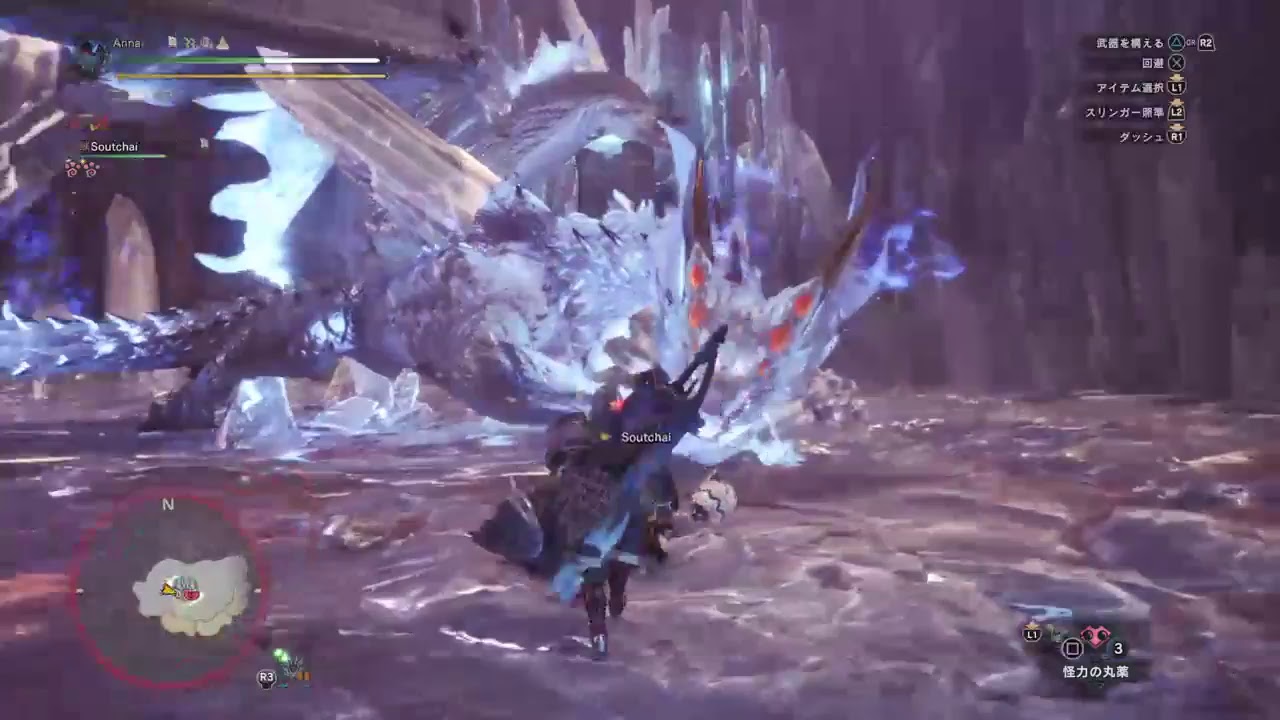Click the 怪力の丸薬 item label text

point(1097,669)
